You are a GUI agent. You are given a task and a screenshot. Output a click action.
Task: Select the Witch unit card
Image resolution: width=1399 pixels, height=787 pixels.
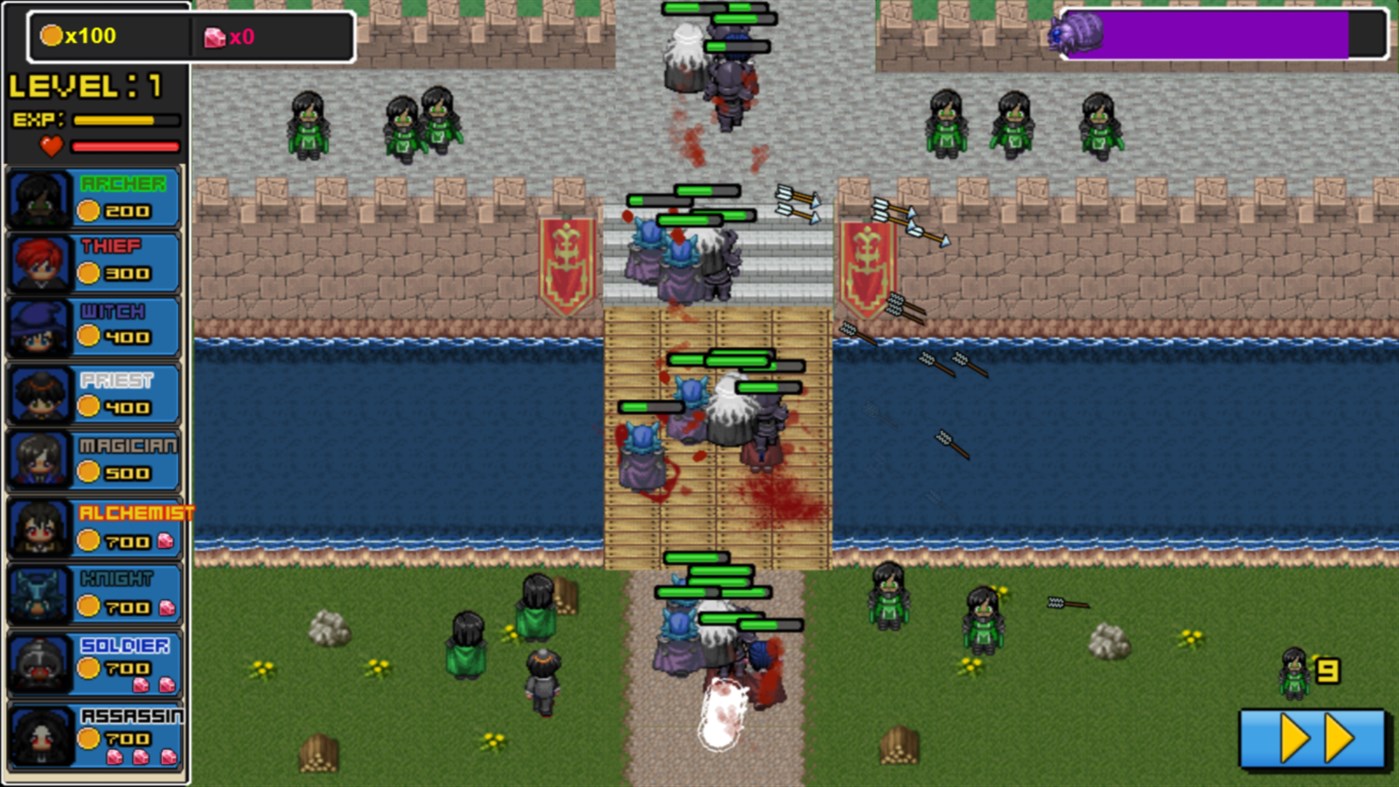tap(93, 328)
